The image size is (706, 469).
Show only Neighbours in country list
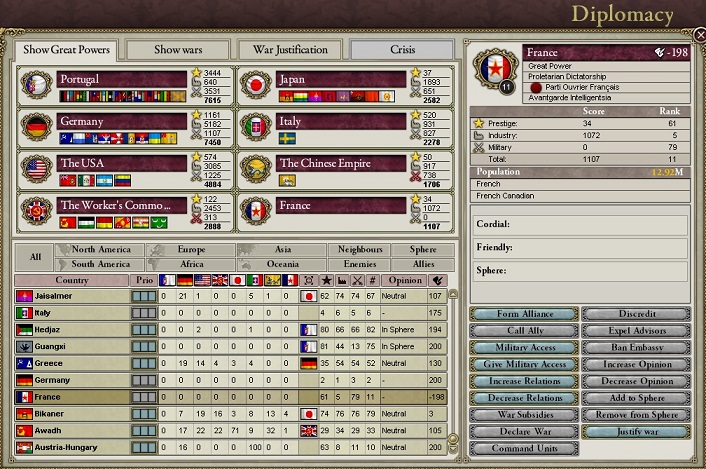pyautogui.click(x=359, y=249)
